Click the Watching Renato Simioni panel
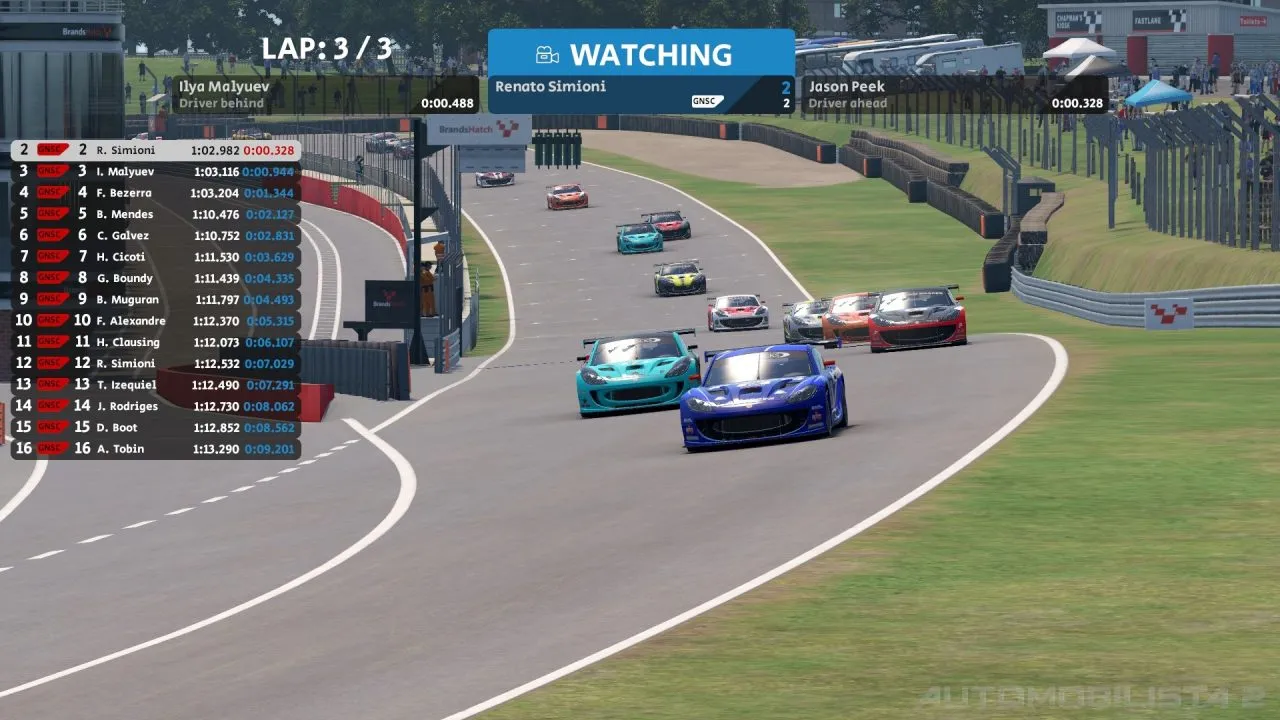Screen dimensions: 1280x720 click(641, 72)
